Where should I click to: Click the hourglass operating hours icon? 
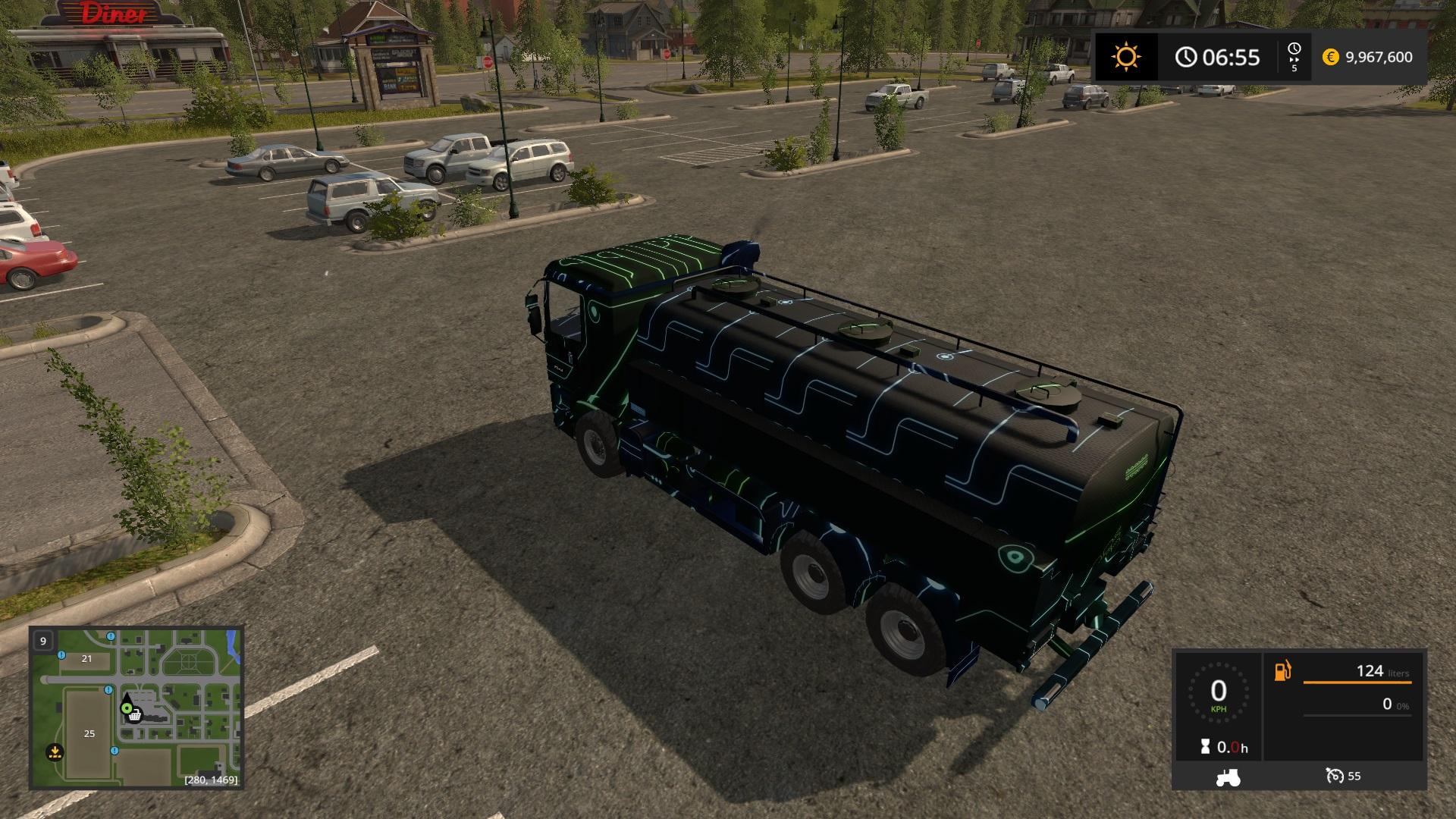1205,747
